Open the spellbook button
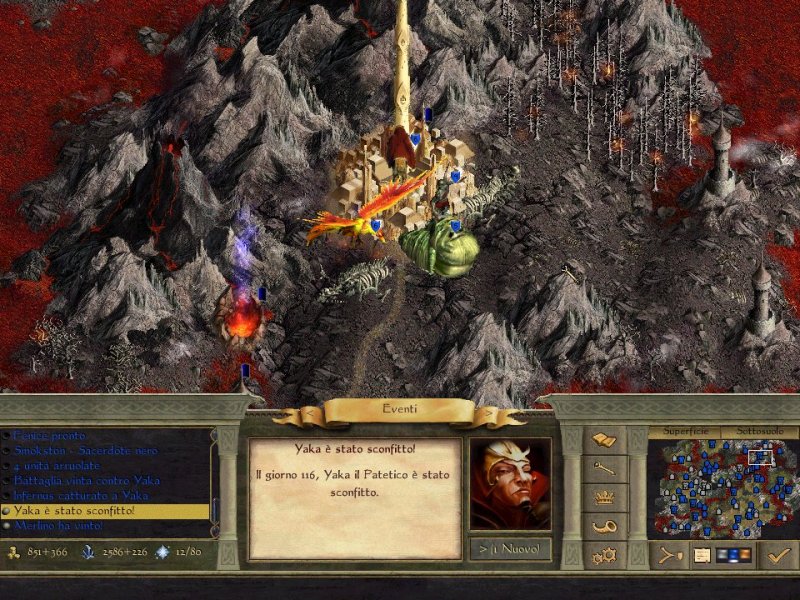The height and width of the screenshot is (600, 800). point(604,441)
